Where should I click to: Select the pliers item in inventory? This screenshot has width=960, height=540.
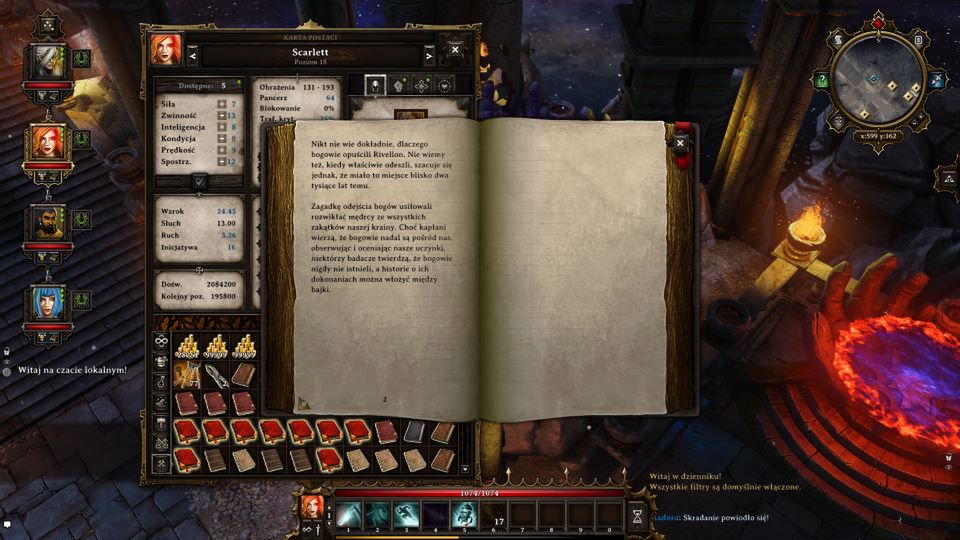pyautogui.click(x=217, y=374)
